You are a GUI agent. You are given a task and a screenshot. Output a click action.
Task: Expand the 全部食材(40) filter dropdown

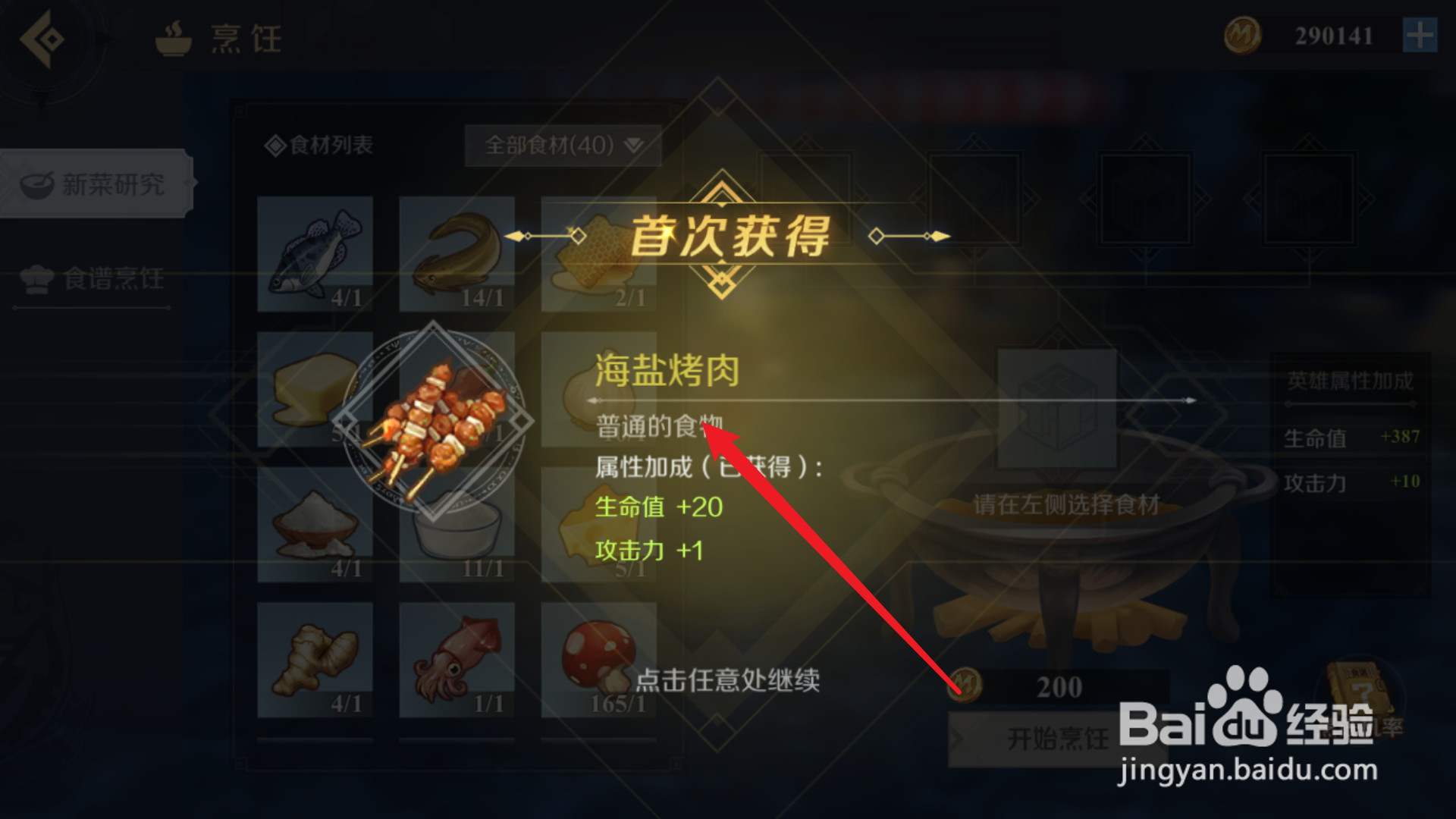click(563, 146)
